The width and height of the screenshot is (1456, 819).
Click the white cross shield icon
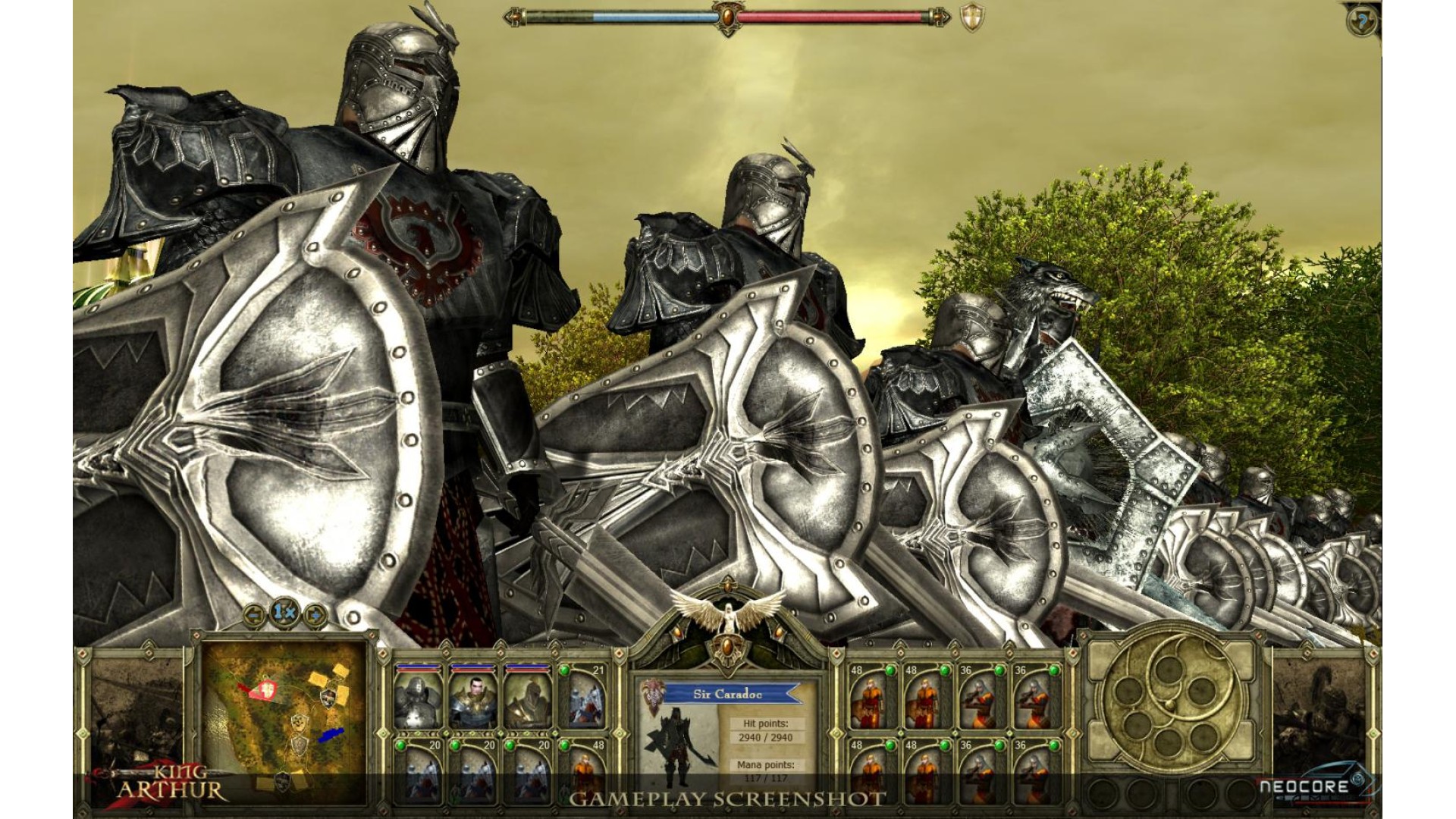(x=971, y=18)
